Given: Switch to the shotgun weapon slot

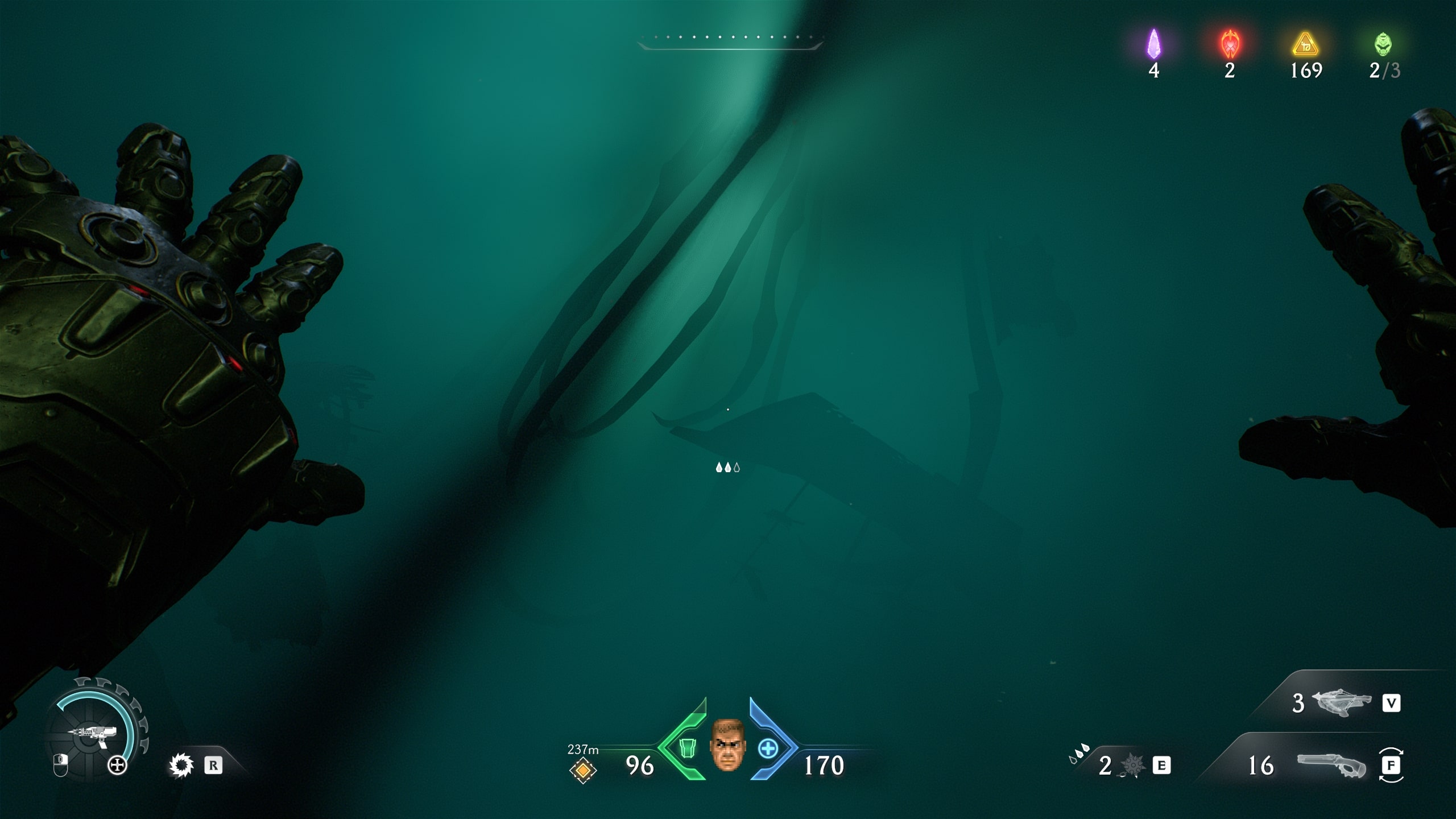Looking at the screenshot, I should click(1331, 766).
